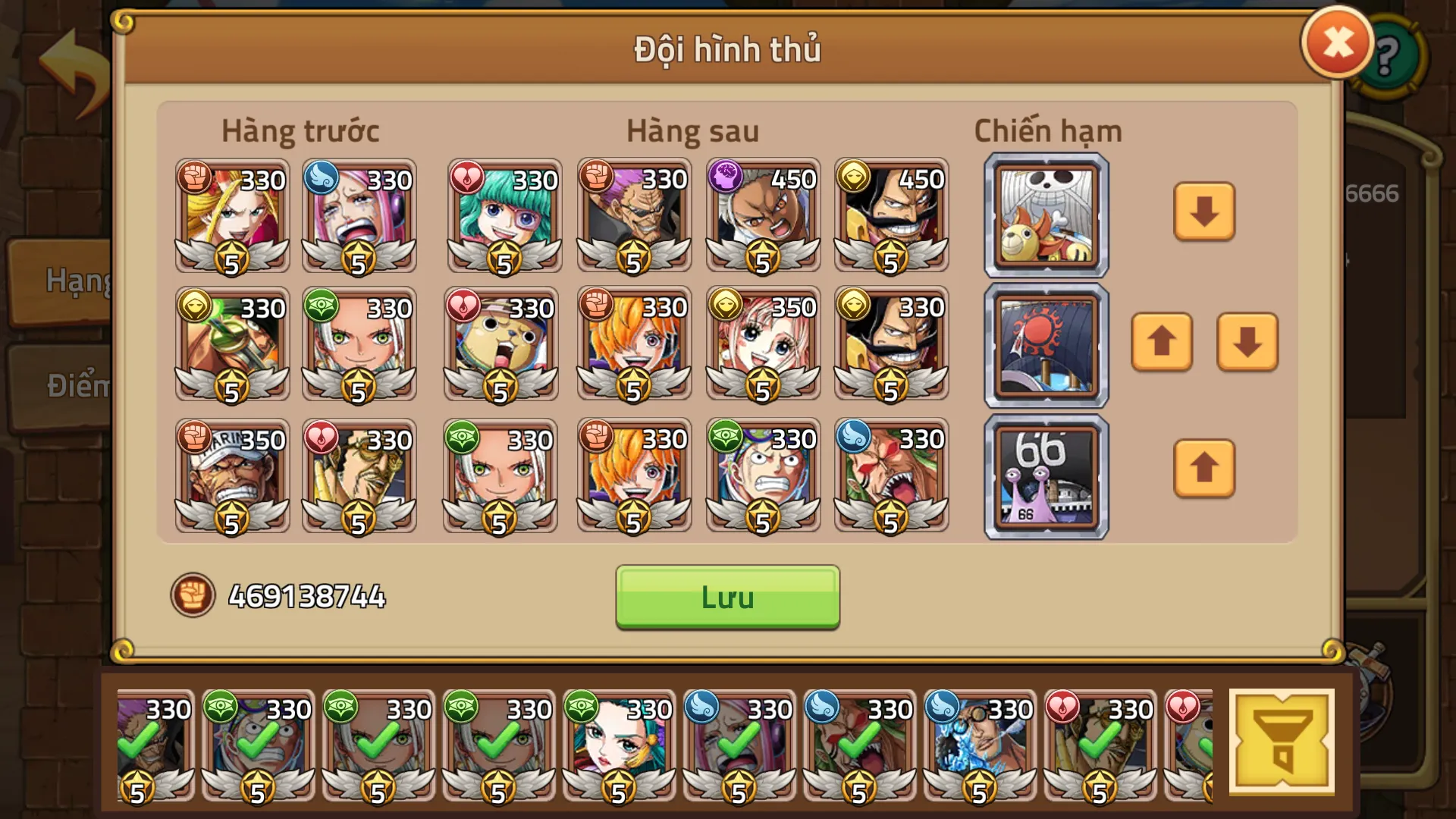1456x819 pixels.
Task: Select the Thousand Sunny ship thumbnail
Action: pos(1045,213)
